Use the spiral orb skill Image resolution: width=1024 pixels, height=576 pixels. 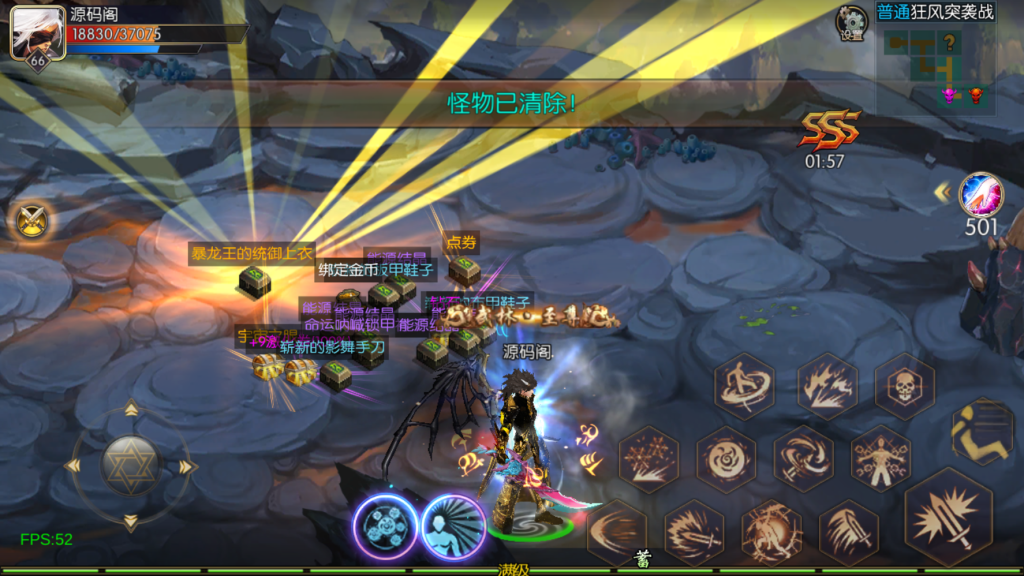tap(726, 459)
